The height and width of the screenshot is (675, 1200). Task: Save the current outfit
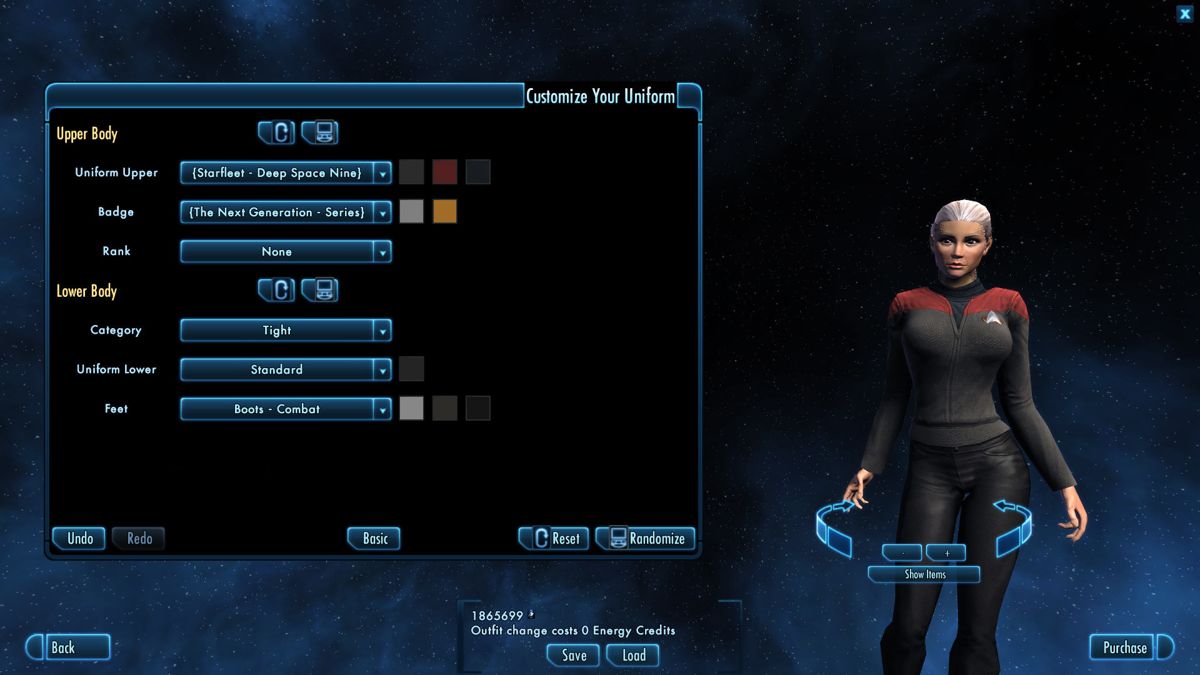point(574,655)
